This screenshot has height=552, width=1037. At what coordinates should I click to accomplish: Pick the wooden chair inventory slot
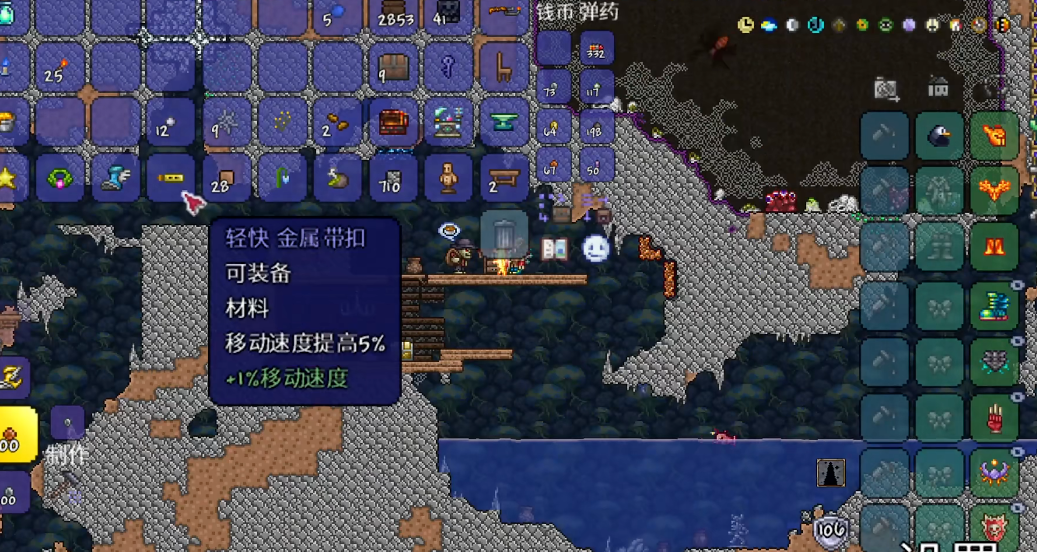504,67
